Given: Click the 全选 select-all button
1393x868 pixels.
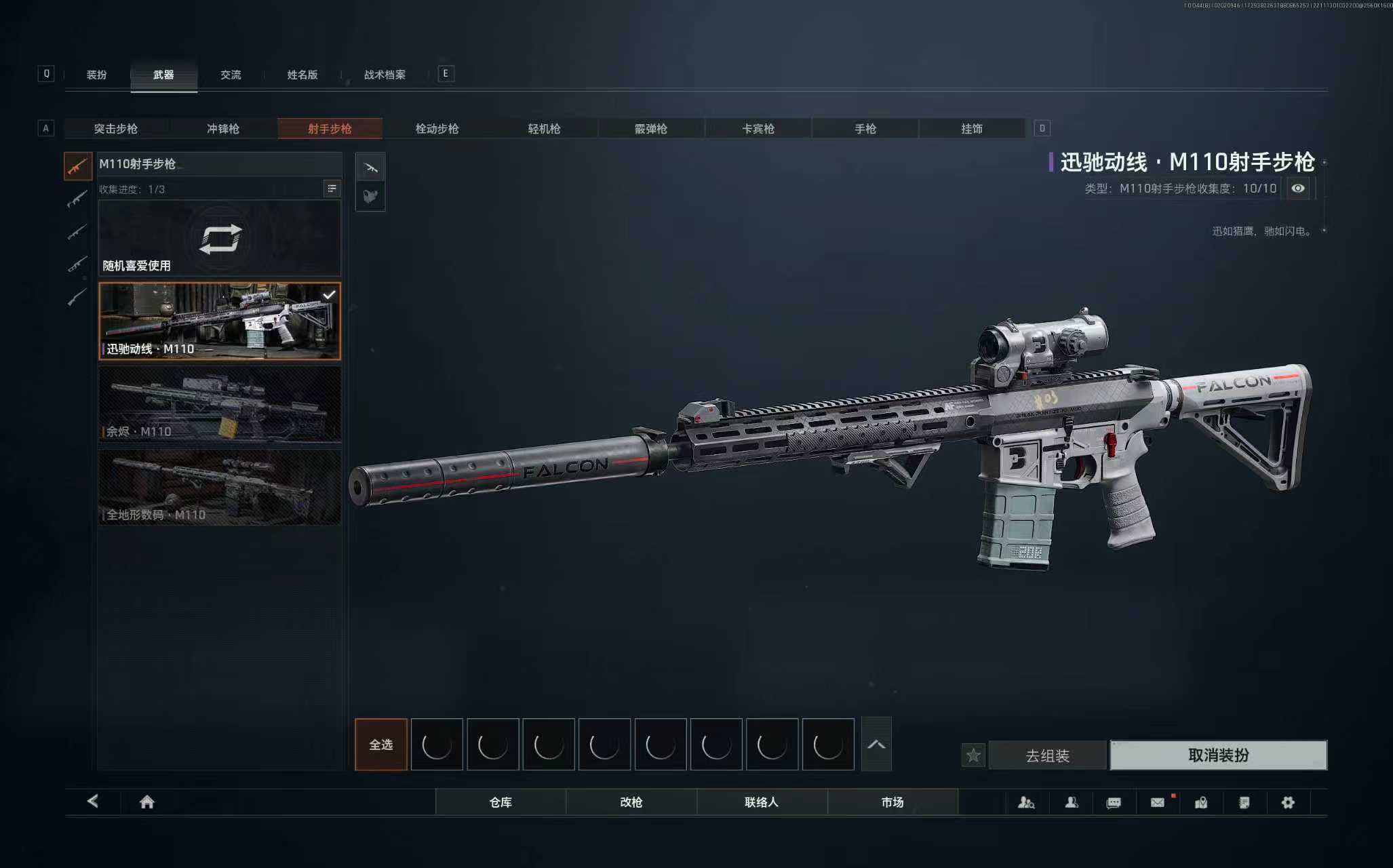Looking at the screenshot, I should click(381, 745).
